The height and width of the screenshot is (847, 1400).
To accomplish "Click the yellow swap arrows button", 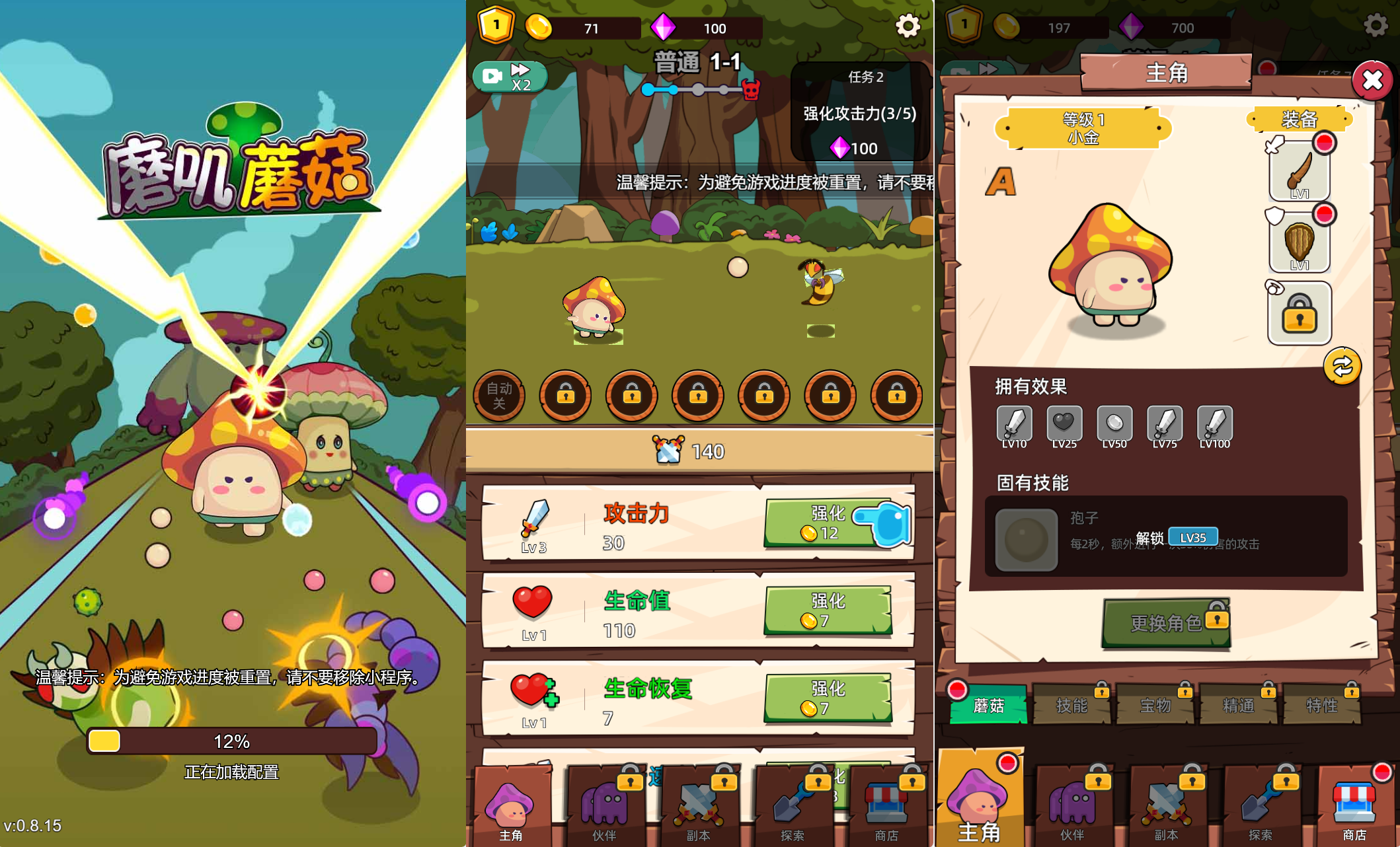I will 1342,366.
